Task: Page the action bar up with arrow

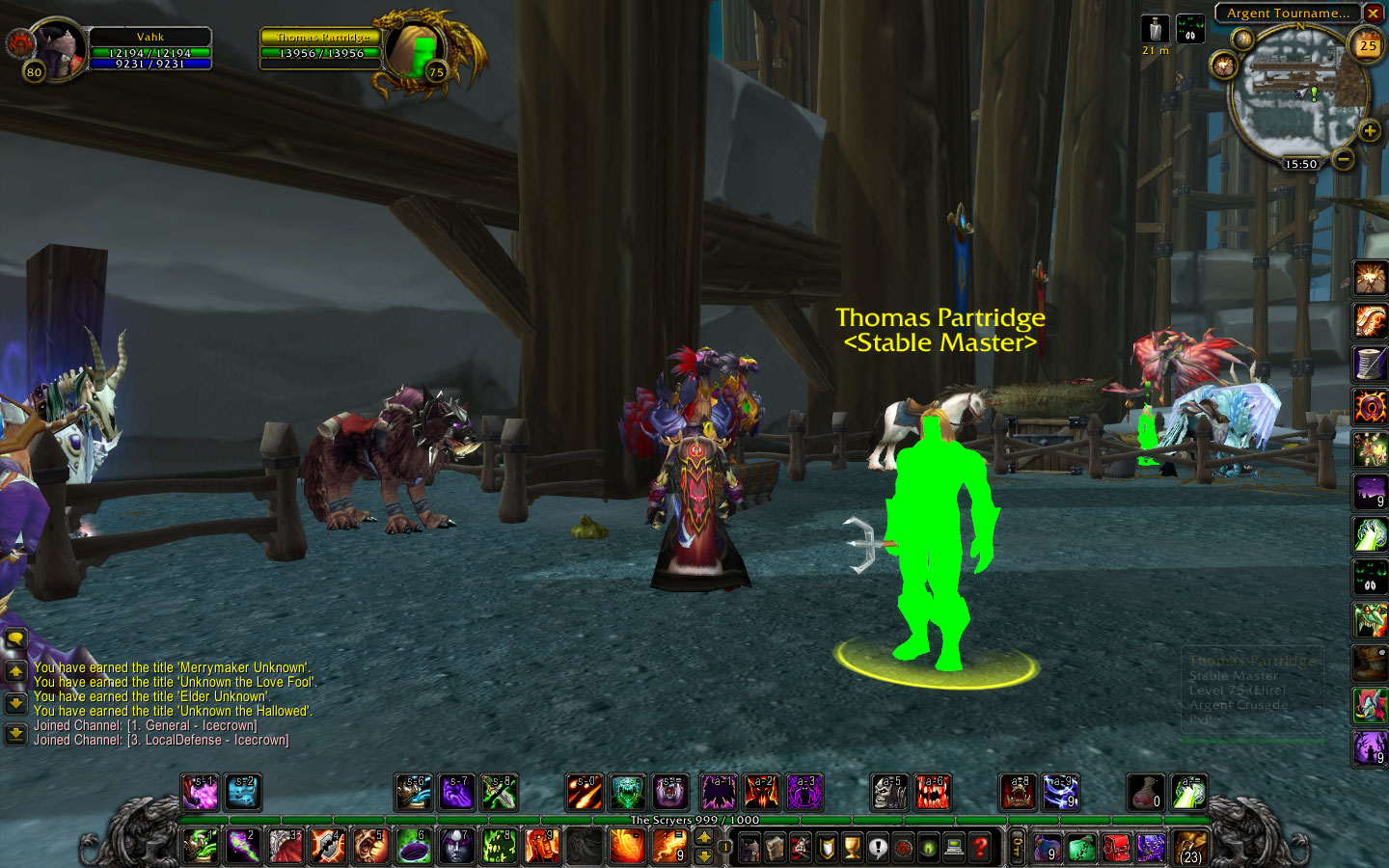Action: click(x=704, y=836)
